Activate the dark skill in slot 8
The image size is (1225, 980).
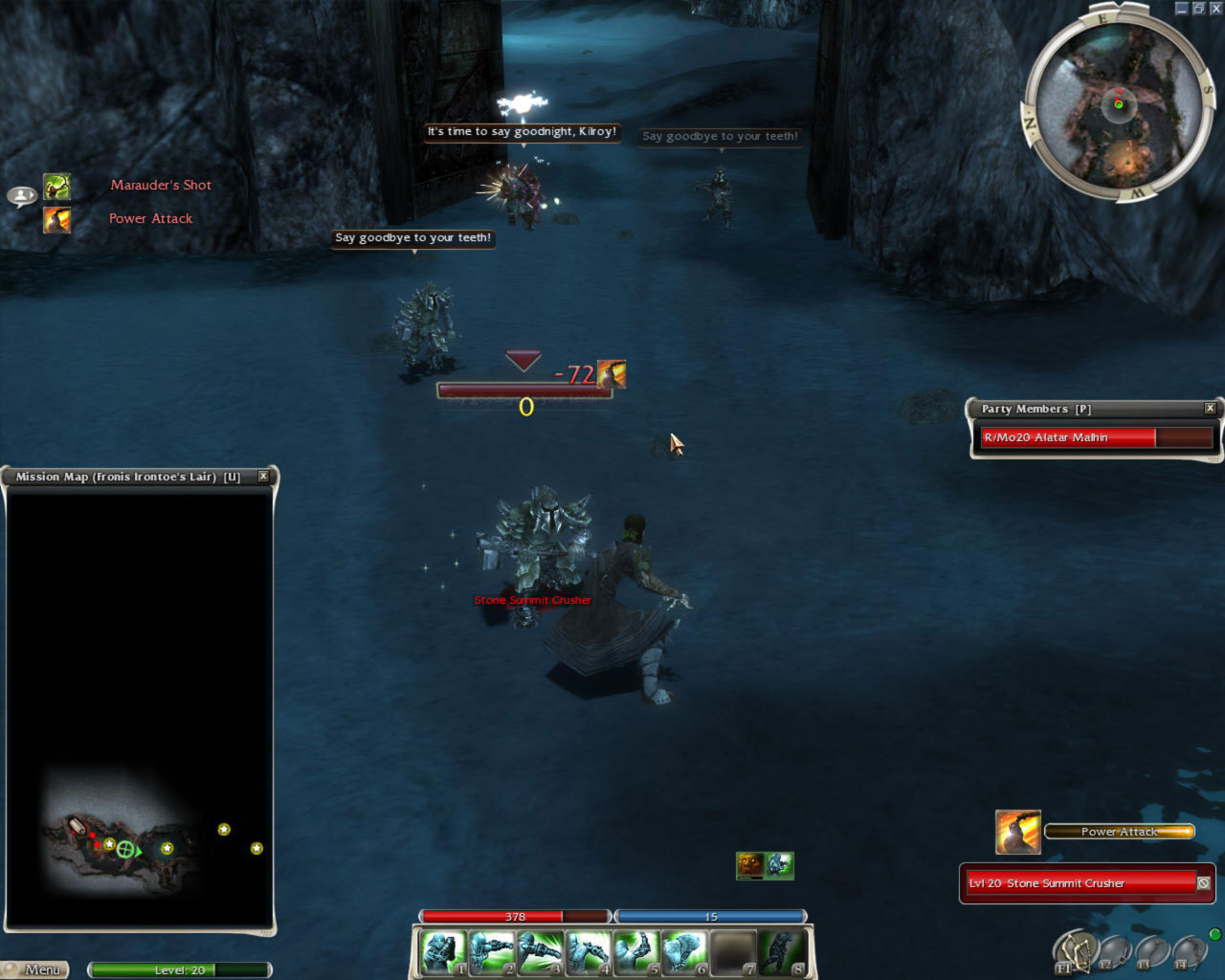tap(782, 953)
